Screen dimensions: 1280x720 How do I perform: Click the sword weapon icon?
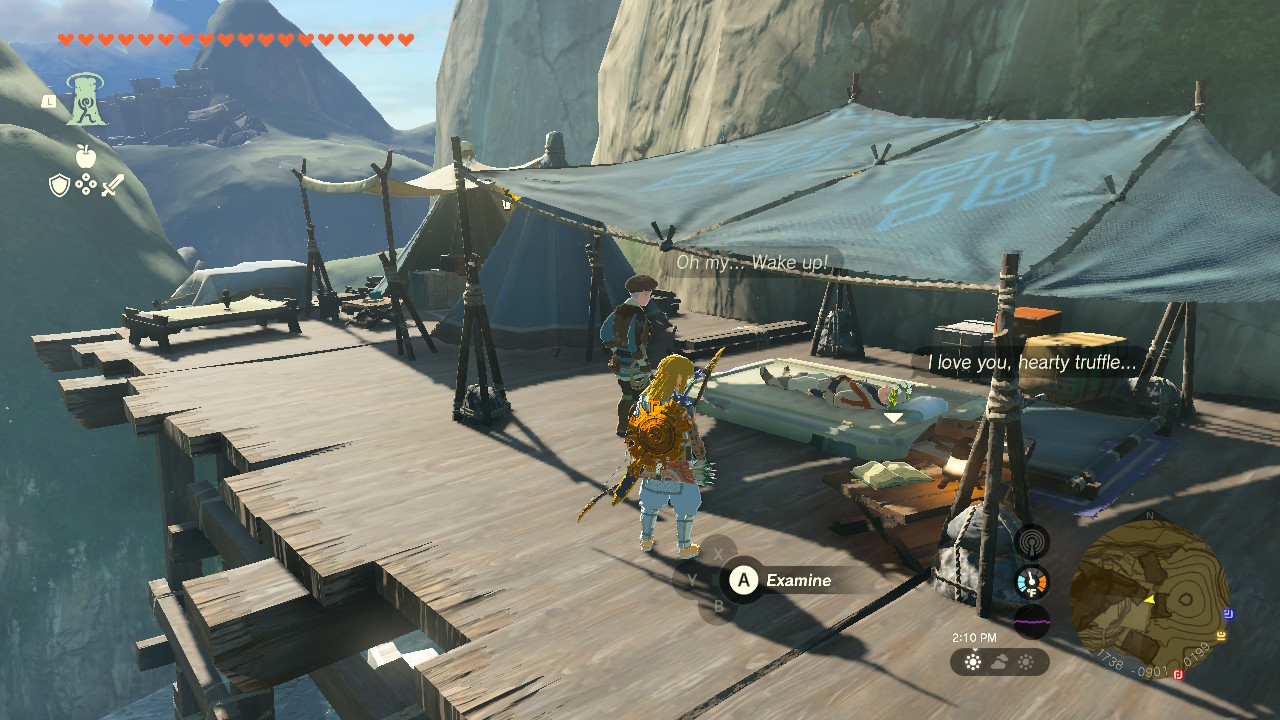pos(112,184)
